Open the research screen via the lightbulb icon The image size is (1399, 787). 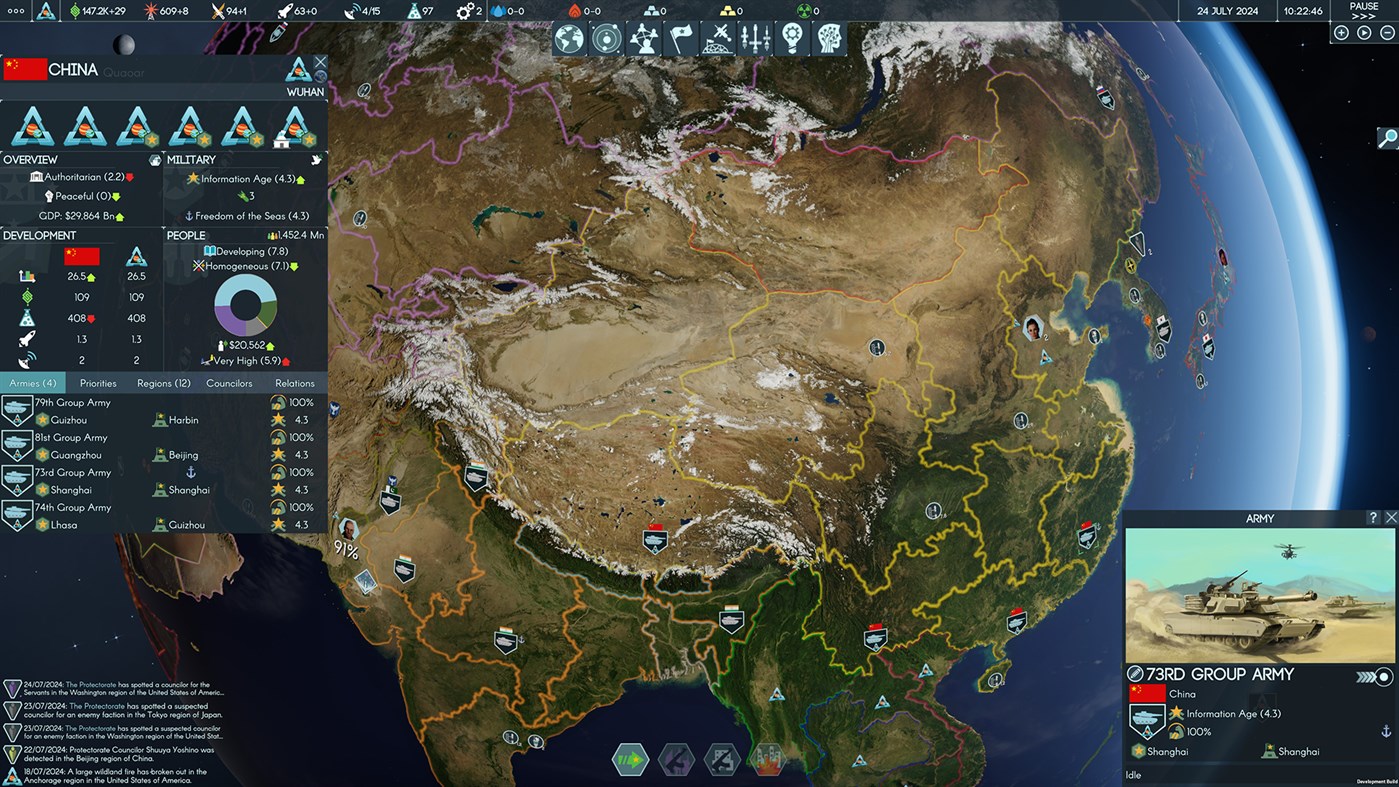tap(793, 38)
